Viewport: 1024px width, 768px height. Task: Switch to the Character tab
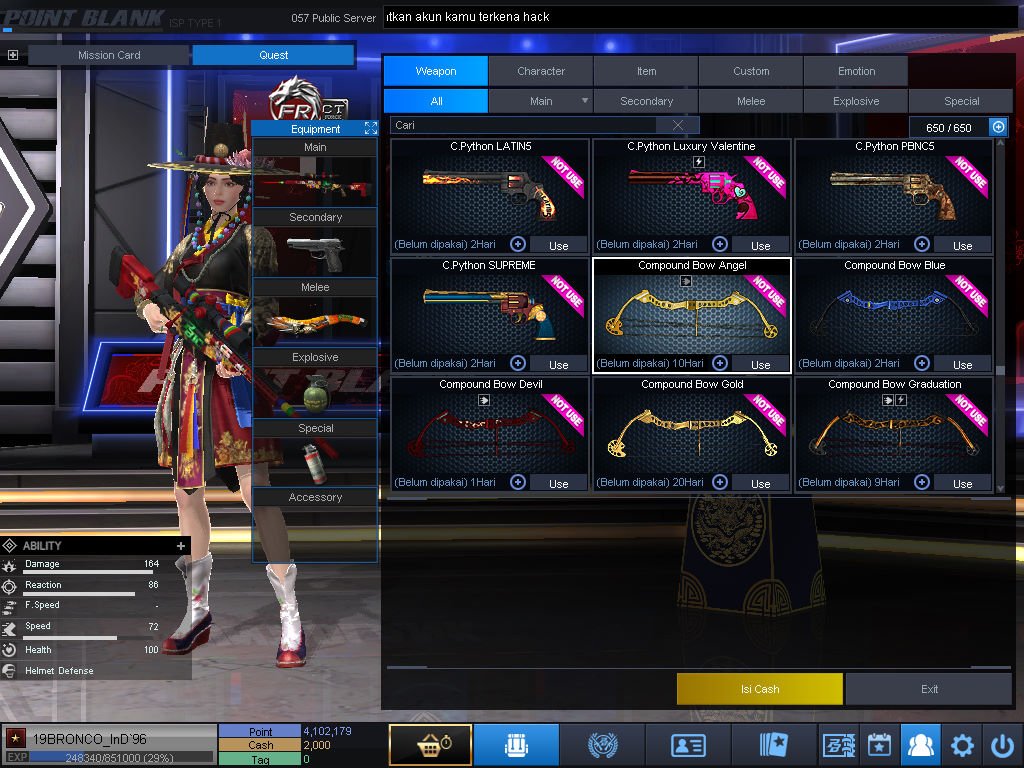point(541,71)
